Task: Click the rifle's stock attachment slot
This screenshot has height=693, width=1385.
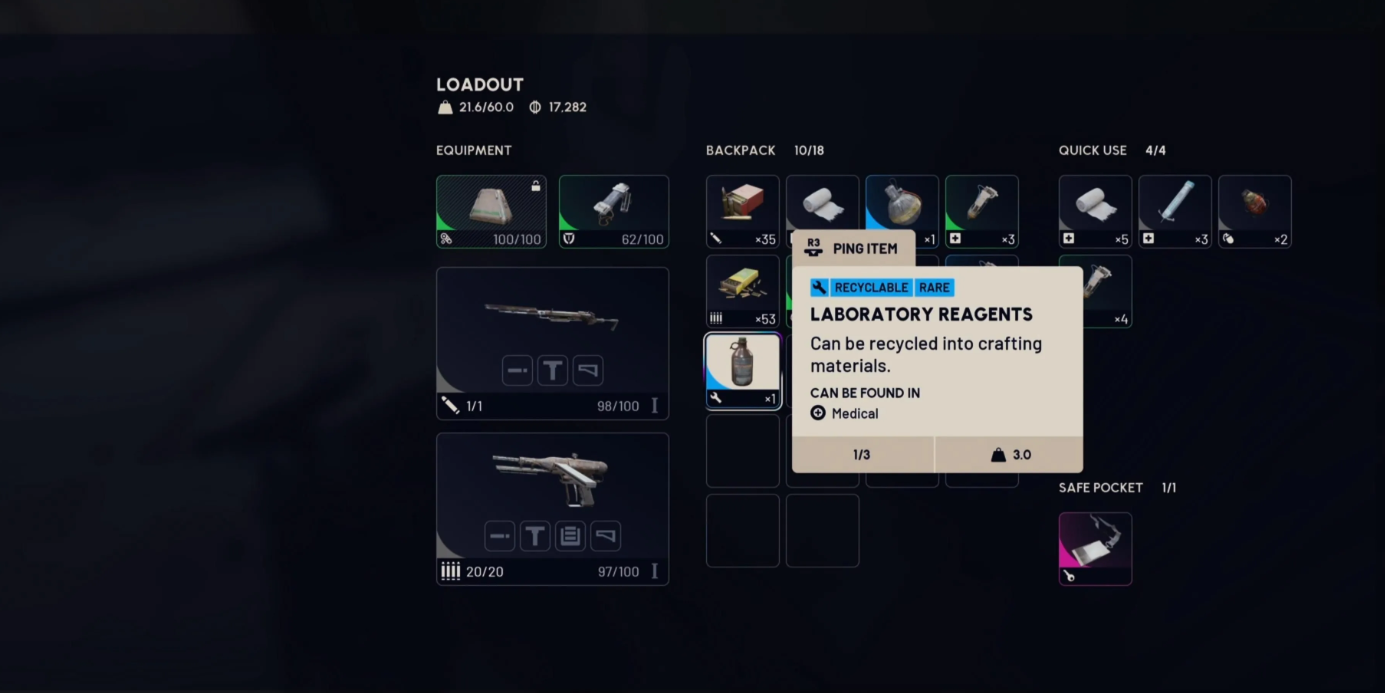Action: click(x=588, y=371)
